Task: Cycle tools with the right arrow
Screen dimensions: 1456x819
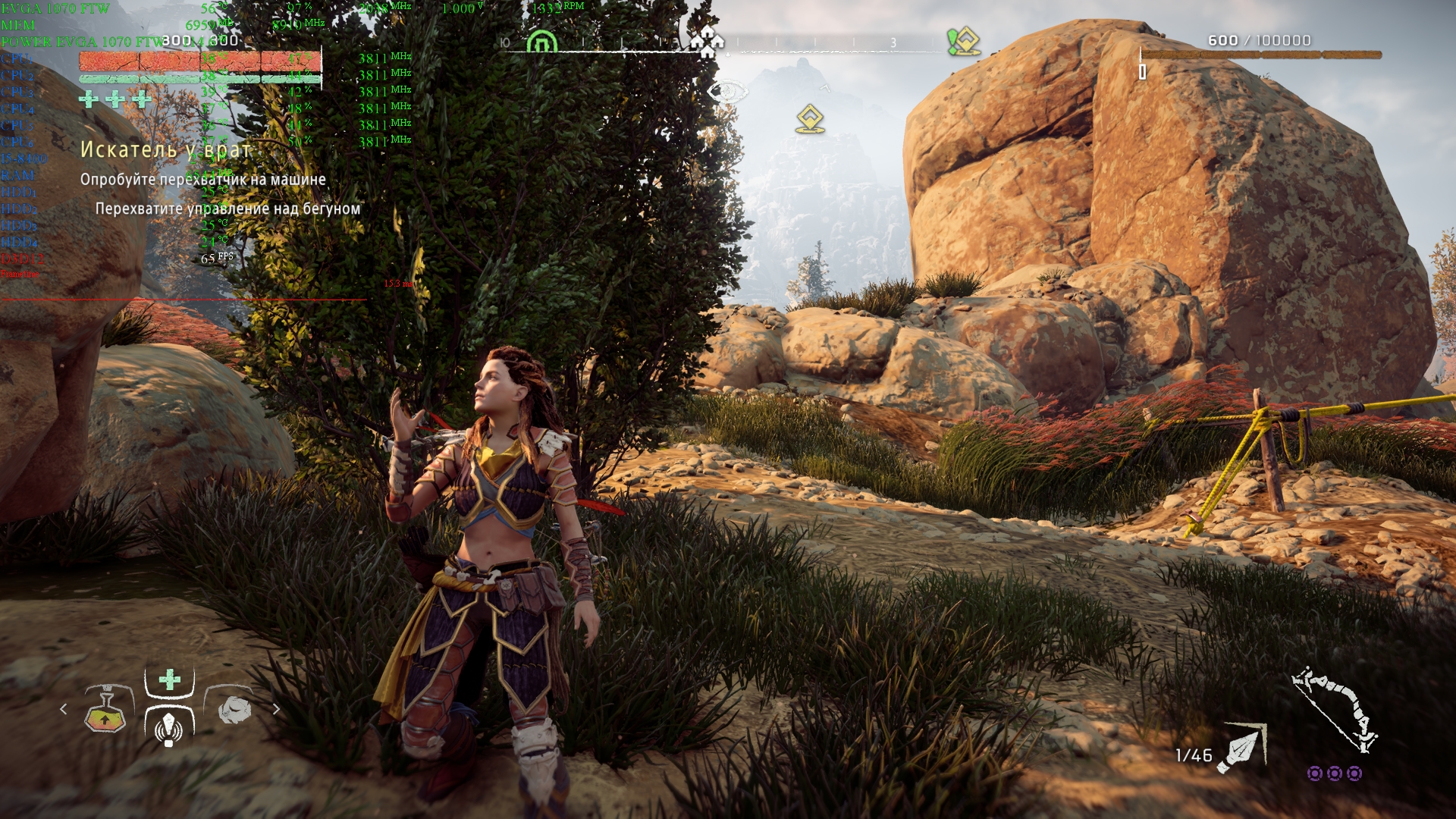Action: [x=276, y=709]
